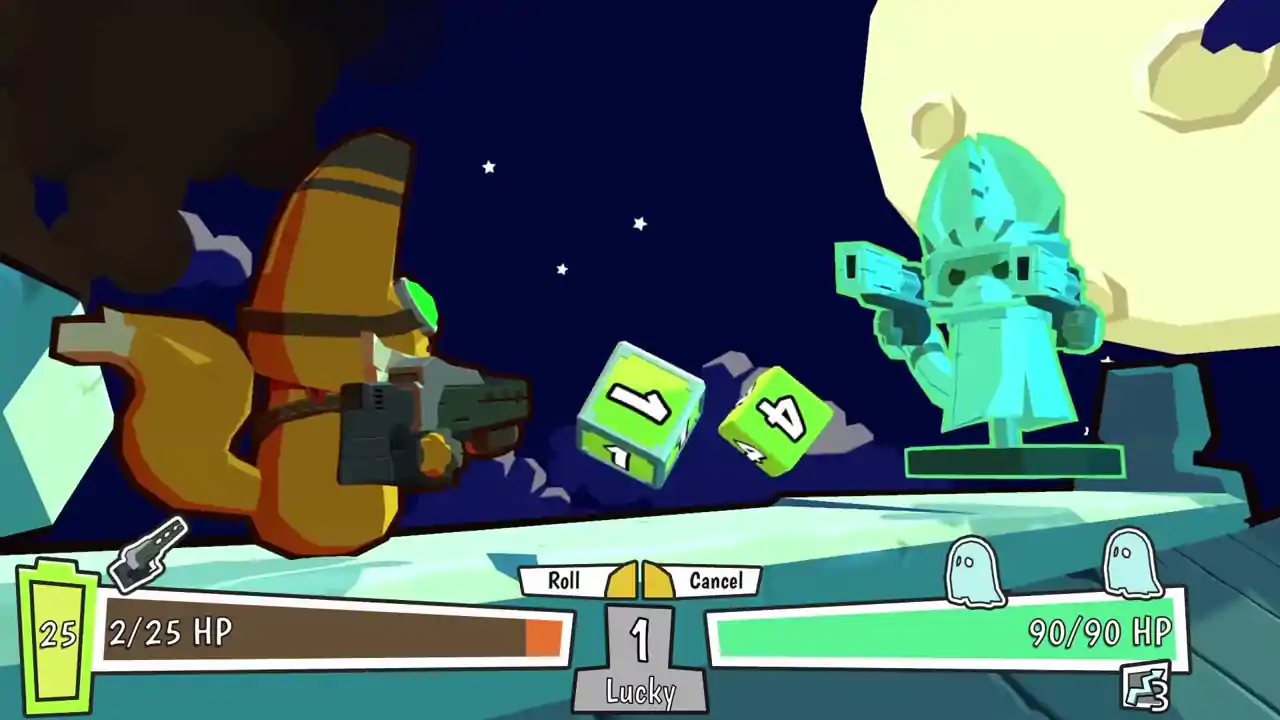
Task: Click the 90/90 HP text label
Action: tap(1100, 632)
